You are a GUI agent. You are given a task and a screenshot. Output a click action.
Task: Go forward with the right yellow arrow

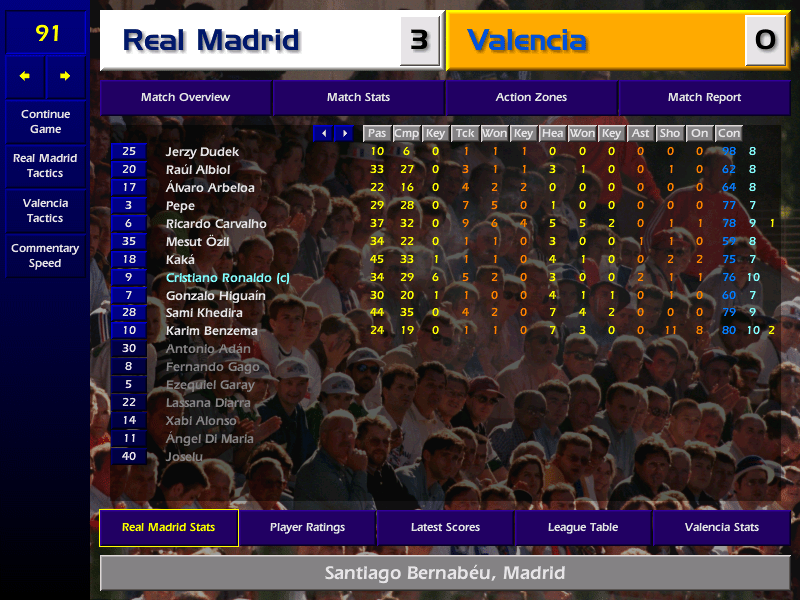click(x=66, y=76)
